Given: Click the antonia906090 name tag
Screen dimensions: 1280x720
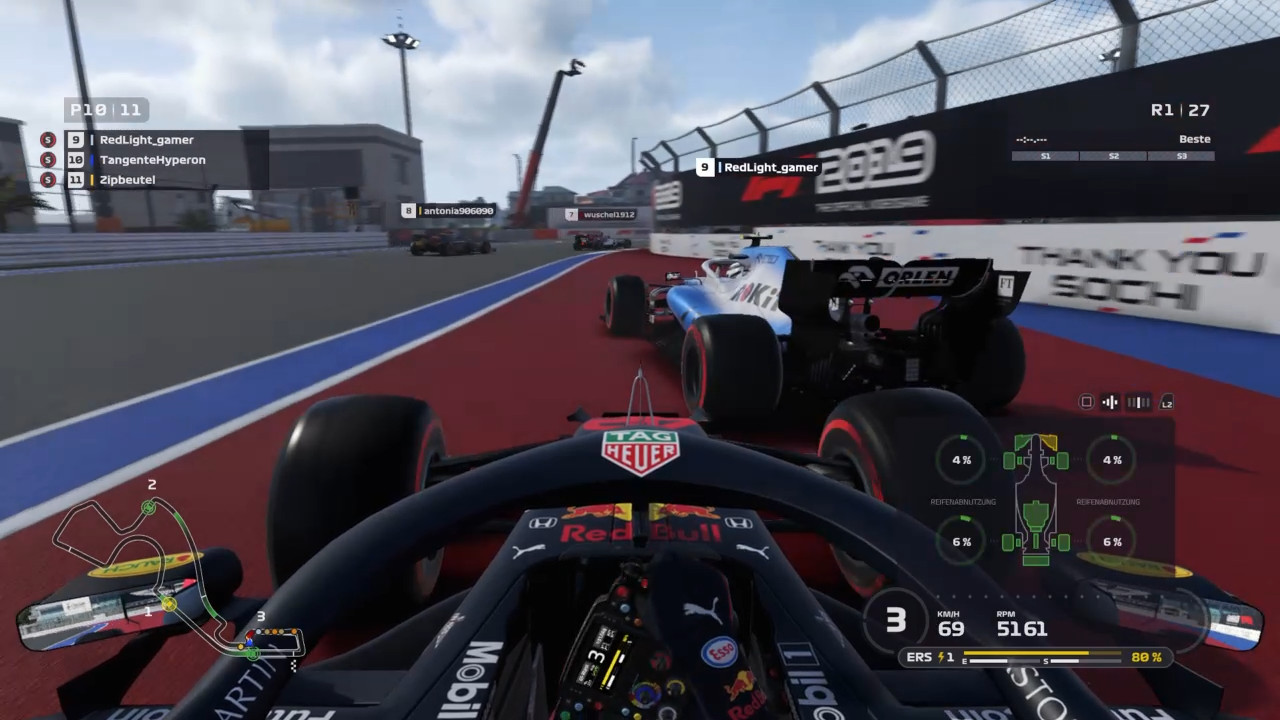Looking at the screenshot, I should (x=448, y=211).
